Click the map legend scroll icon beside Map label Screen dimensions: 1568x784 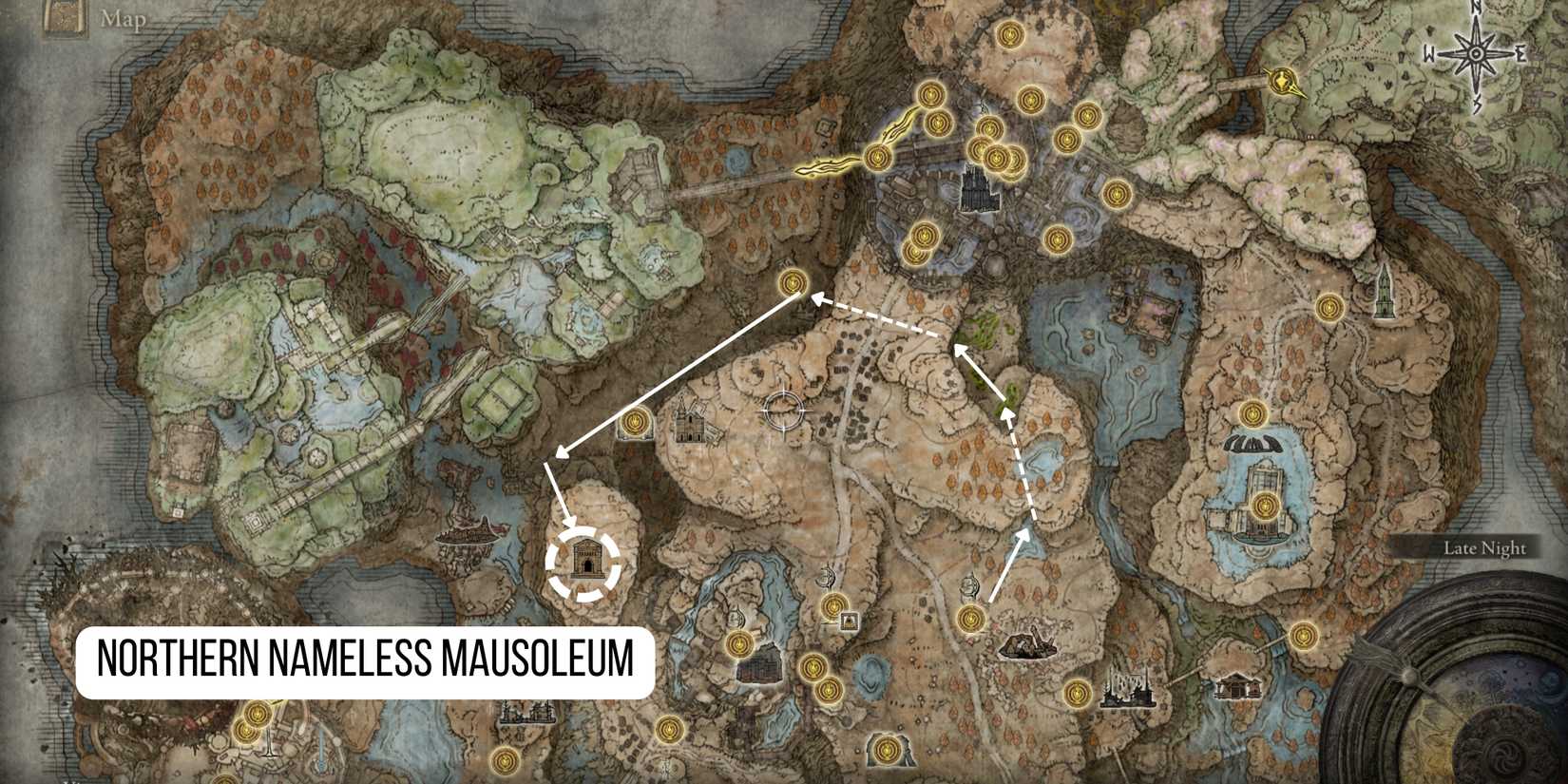65,17
